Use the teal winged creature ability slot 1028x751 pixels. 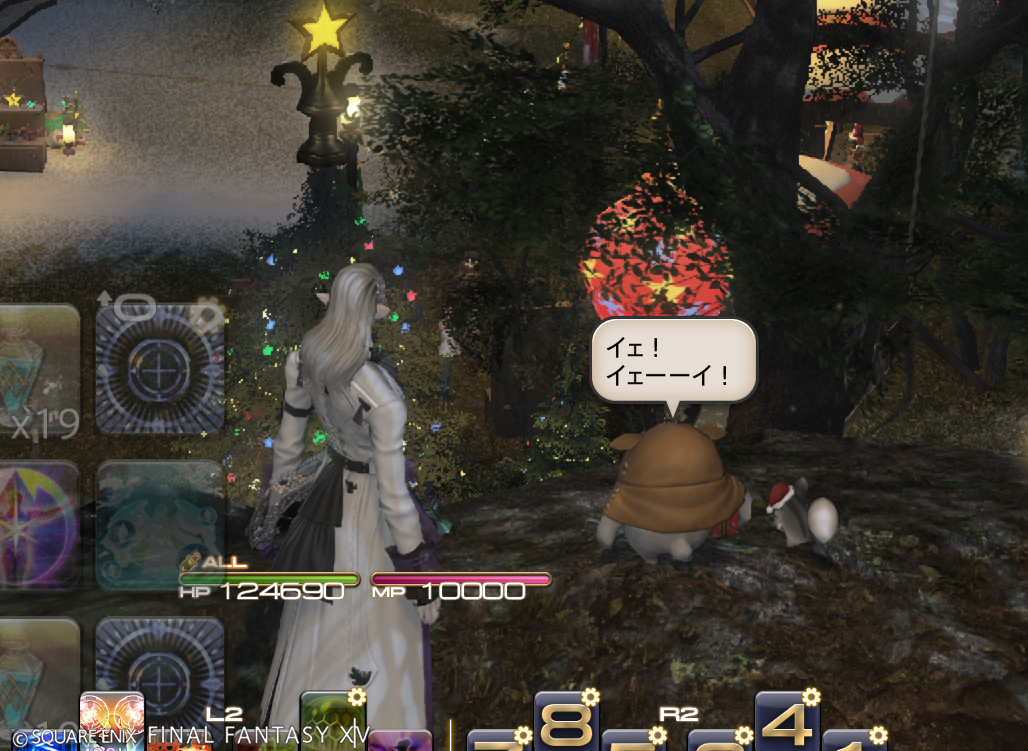point(160,524)
